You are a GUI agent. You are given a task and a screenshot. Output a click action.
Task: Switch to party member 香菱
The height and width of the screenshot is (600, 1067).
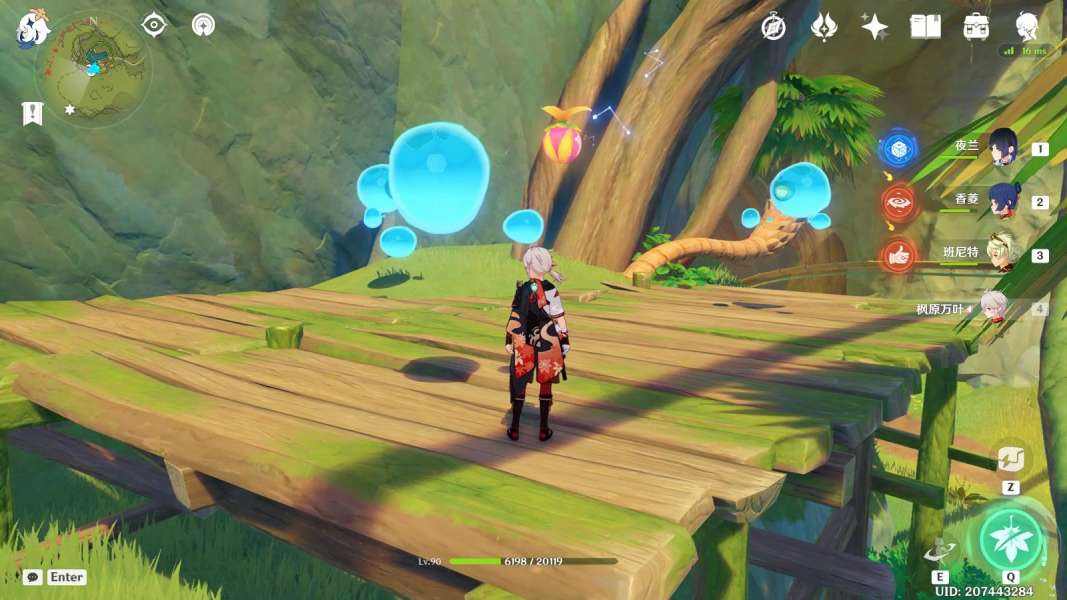coord(1002,201)
